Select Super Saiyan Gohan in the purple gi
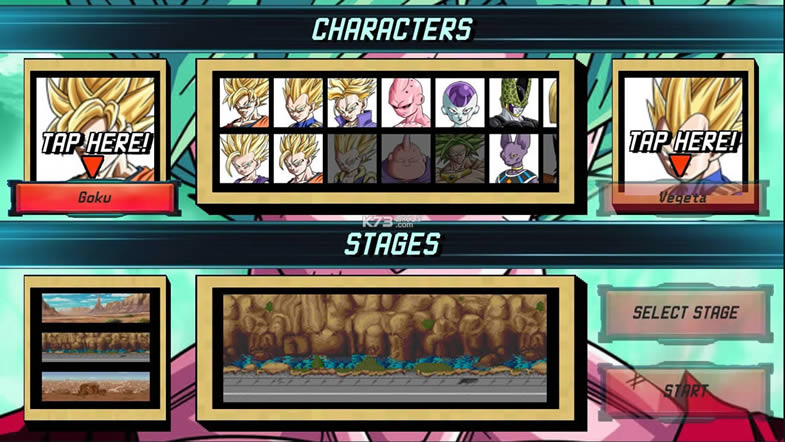The width and height of the screenshot is (785, 442). click(244, 158)
